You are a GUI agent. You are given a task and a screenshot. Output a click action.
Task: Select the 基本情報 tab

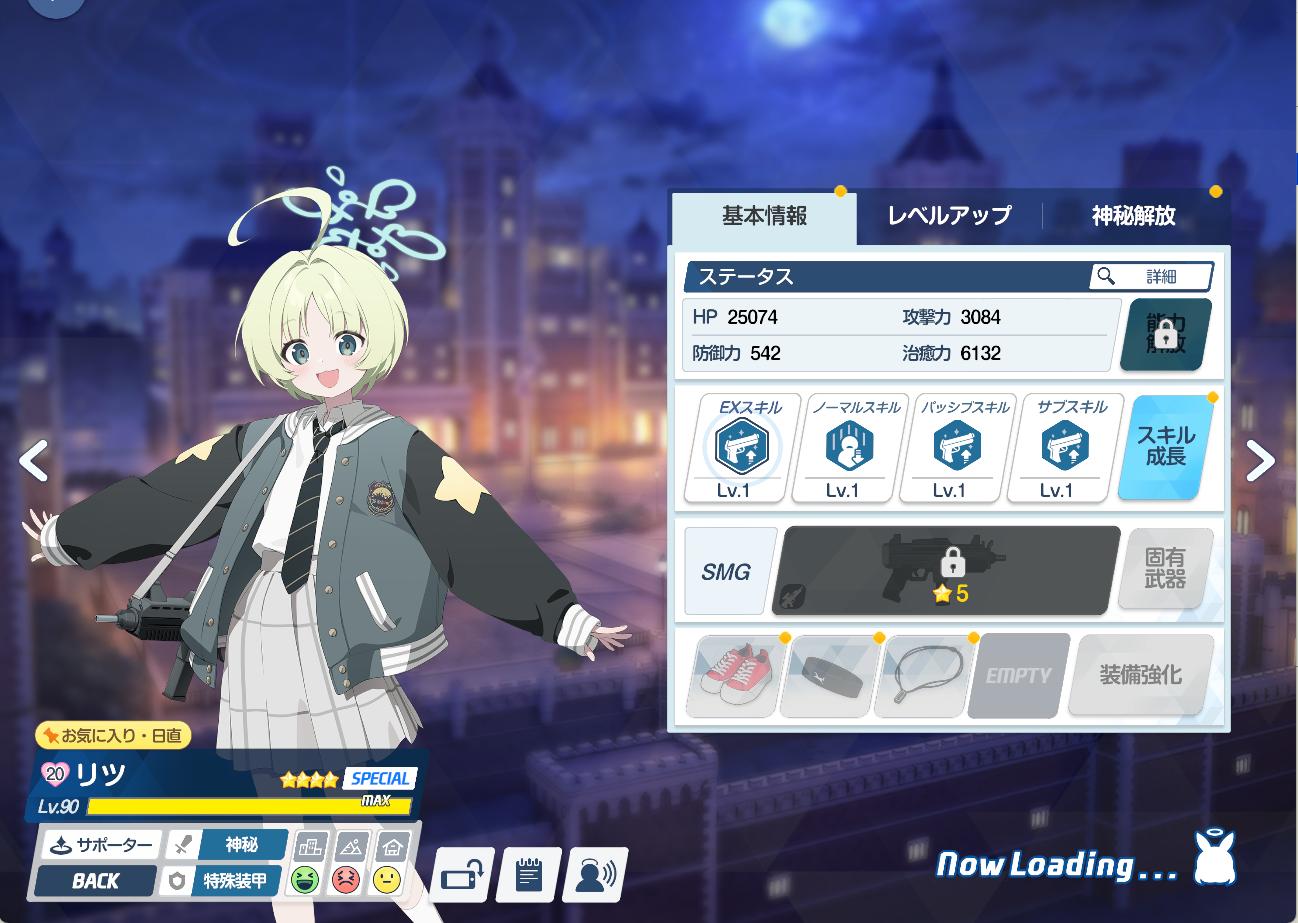764,216
